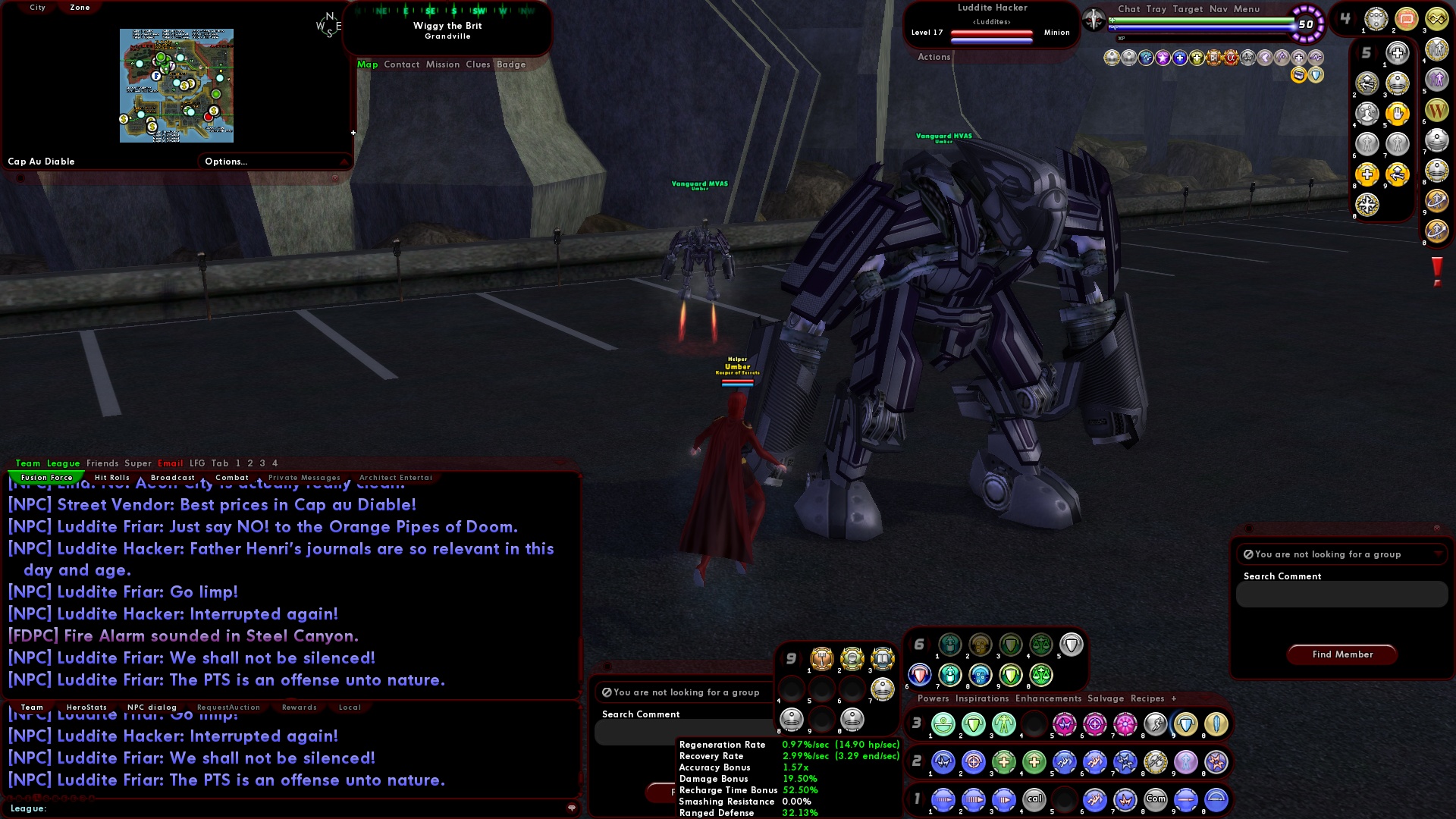This screenshot has height=819, width=1456.
Task: Activate the 'cal' power in tray 1
Action: pyautogui.click(x=1035, y=800)
